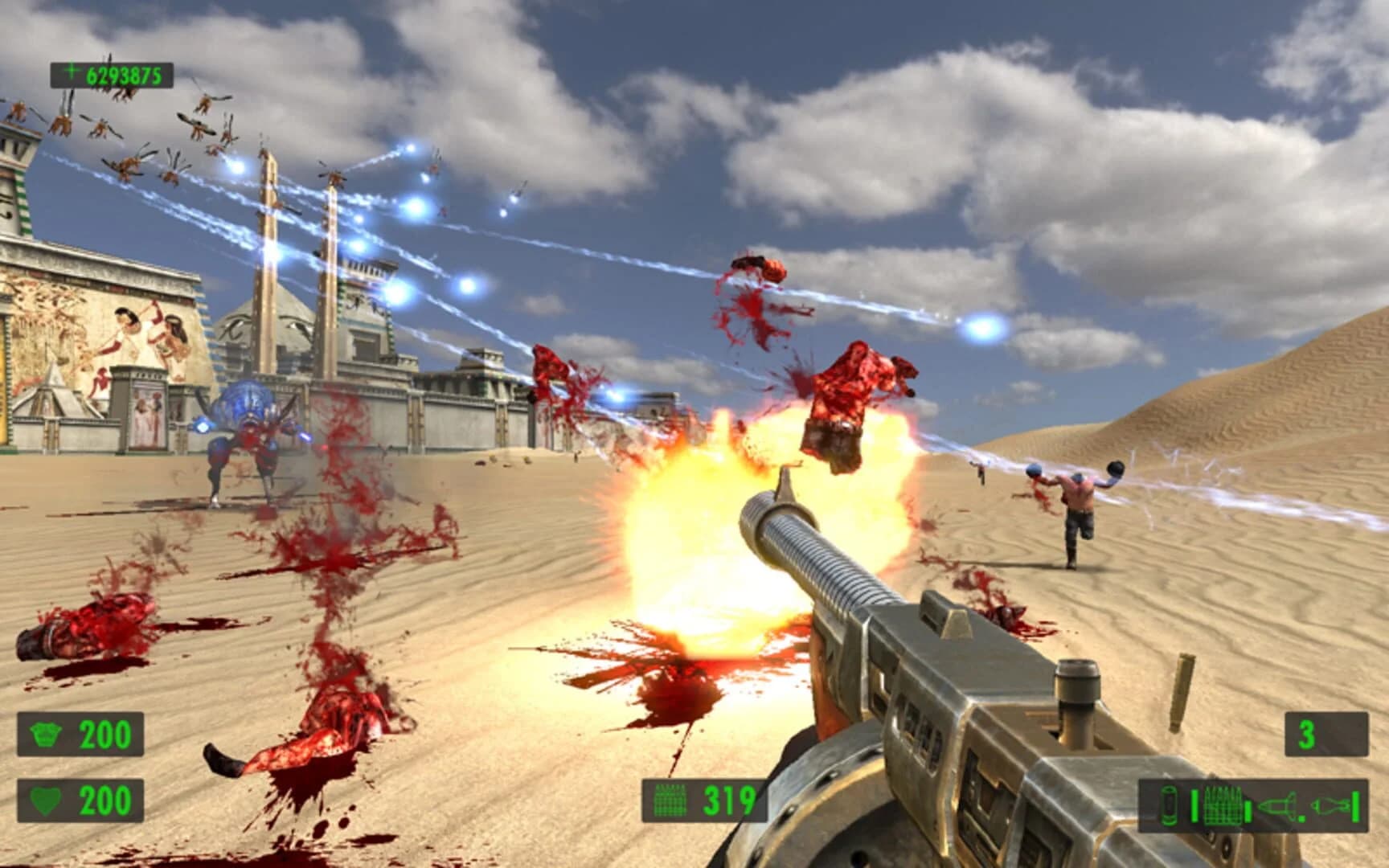Viewport: 1389px width, 868px height.
Task: Toggle the shell ammo green indicator bar
Action: coord(1194,805)
